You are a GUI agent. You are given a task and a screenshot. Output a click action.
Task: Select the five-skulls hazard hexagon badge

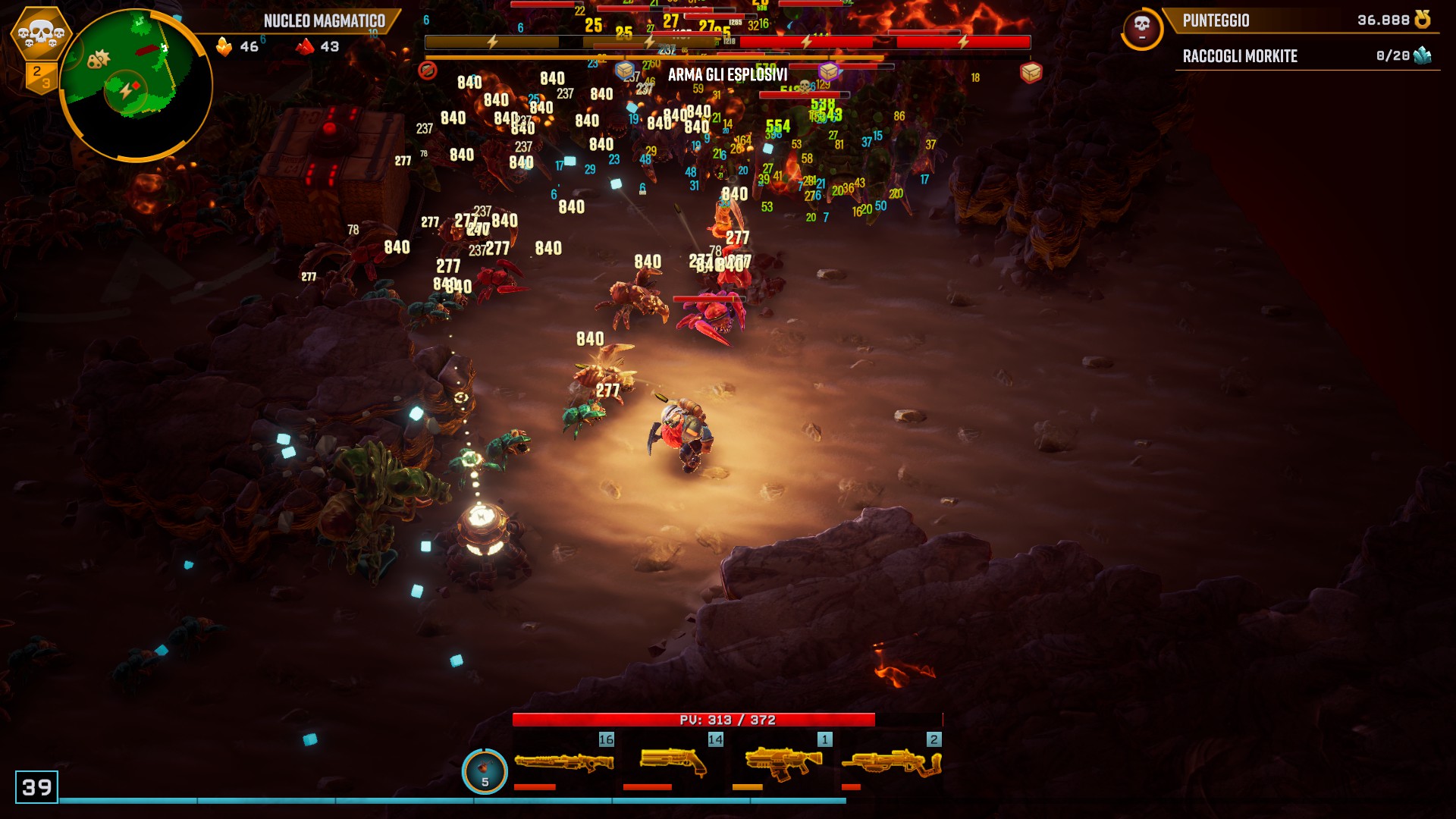click(40, 33)
